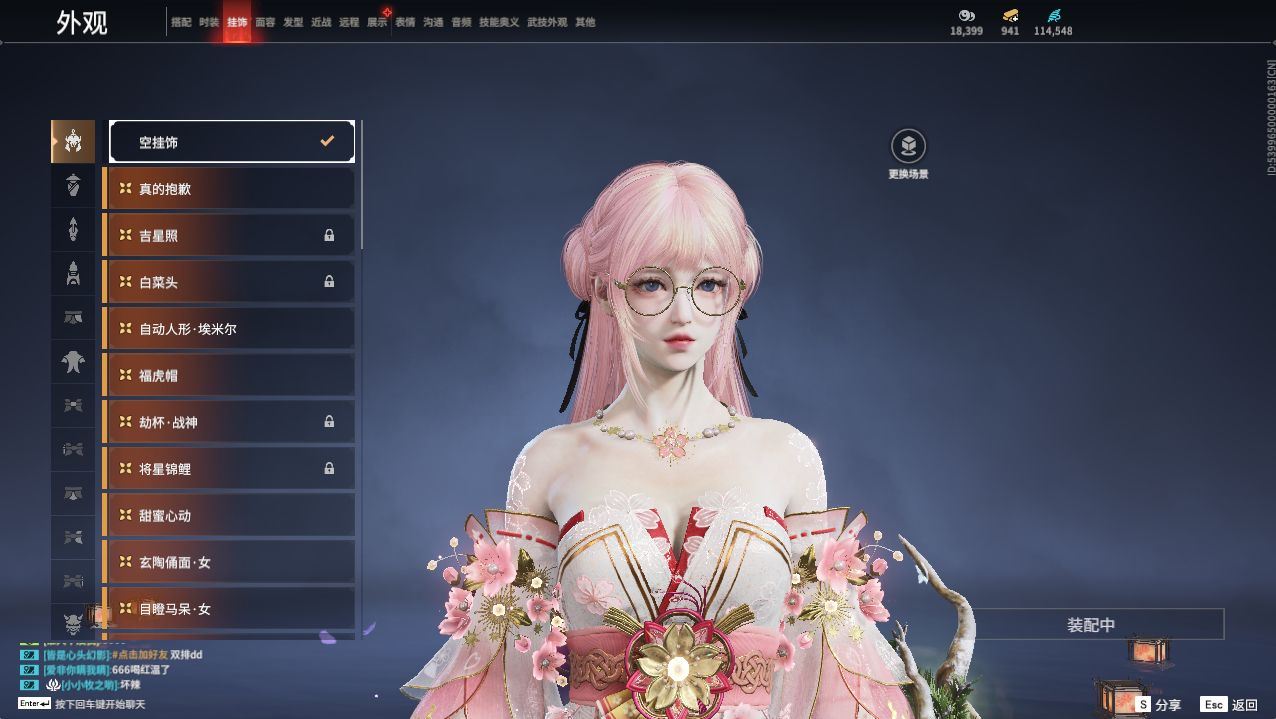This screenshot has height=719, width=1276.
Task: Open the 表情 emote tab
Action: tap(405, 22)
